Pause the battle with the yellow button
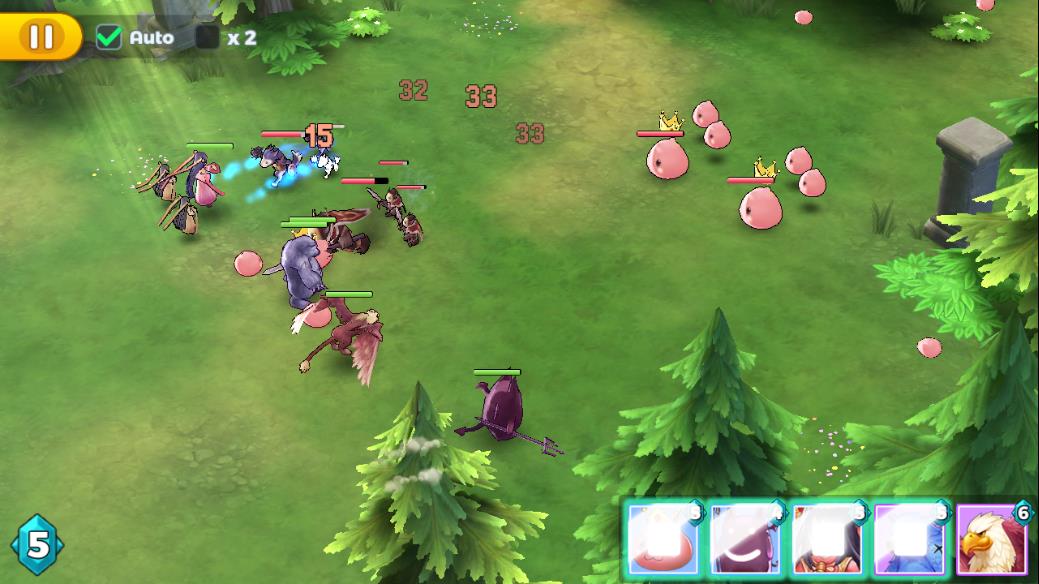The width and height of the screenshot is (1039, 584). (40, 37)
